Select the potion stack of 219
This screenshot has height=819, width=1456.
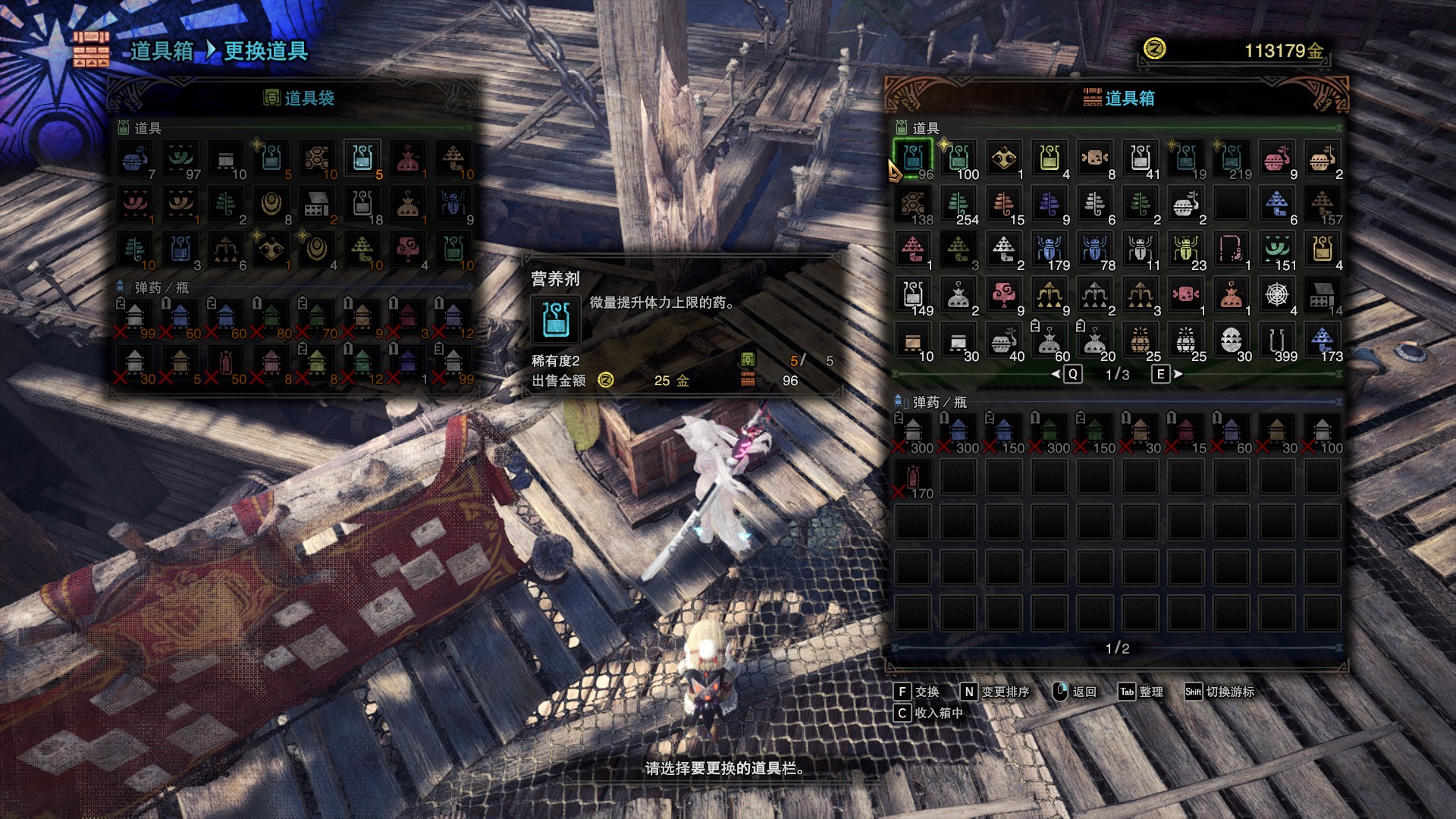coord(1232,159)
